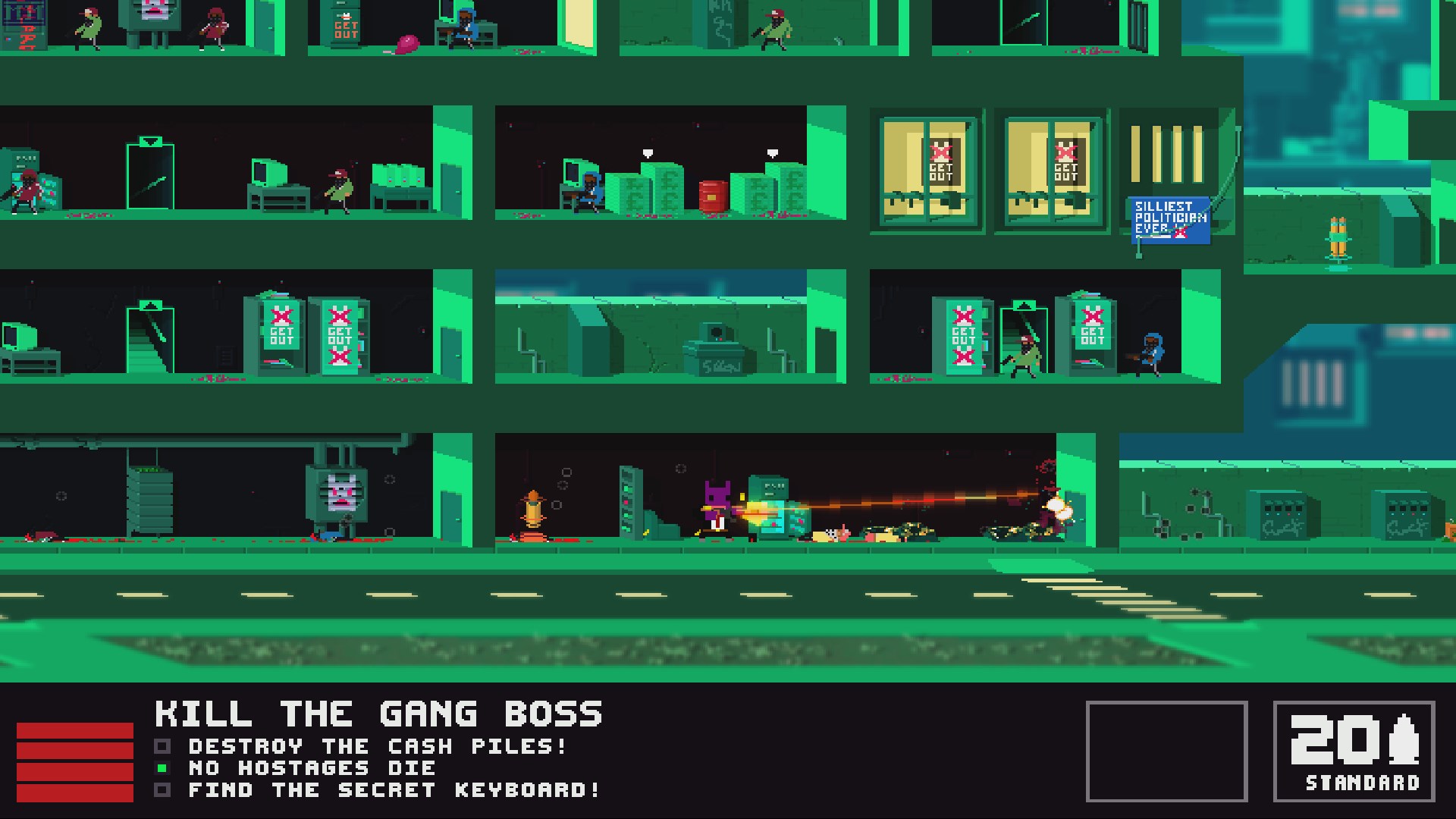The image size is (1456, 819).
Task: Check the FIND THE SECRET KEYBOARD objective box
Action: pos(162,789)
